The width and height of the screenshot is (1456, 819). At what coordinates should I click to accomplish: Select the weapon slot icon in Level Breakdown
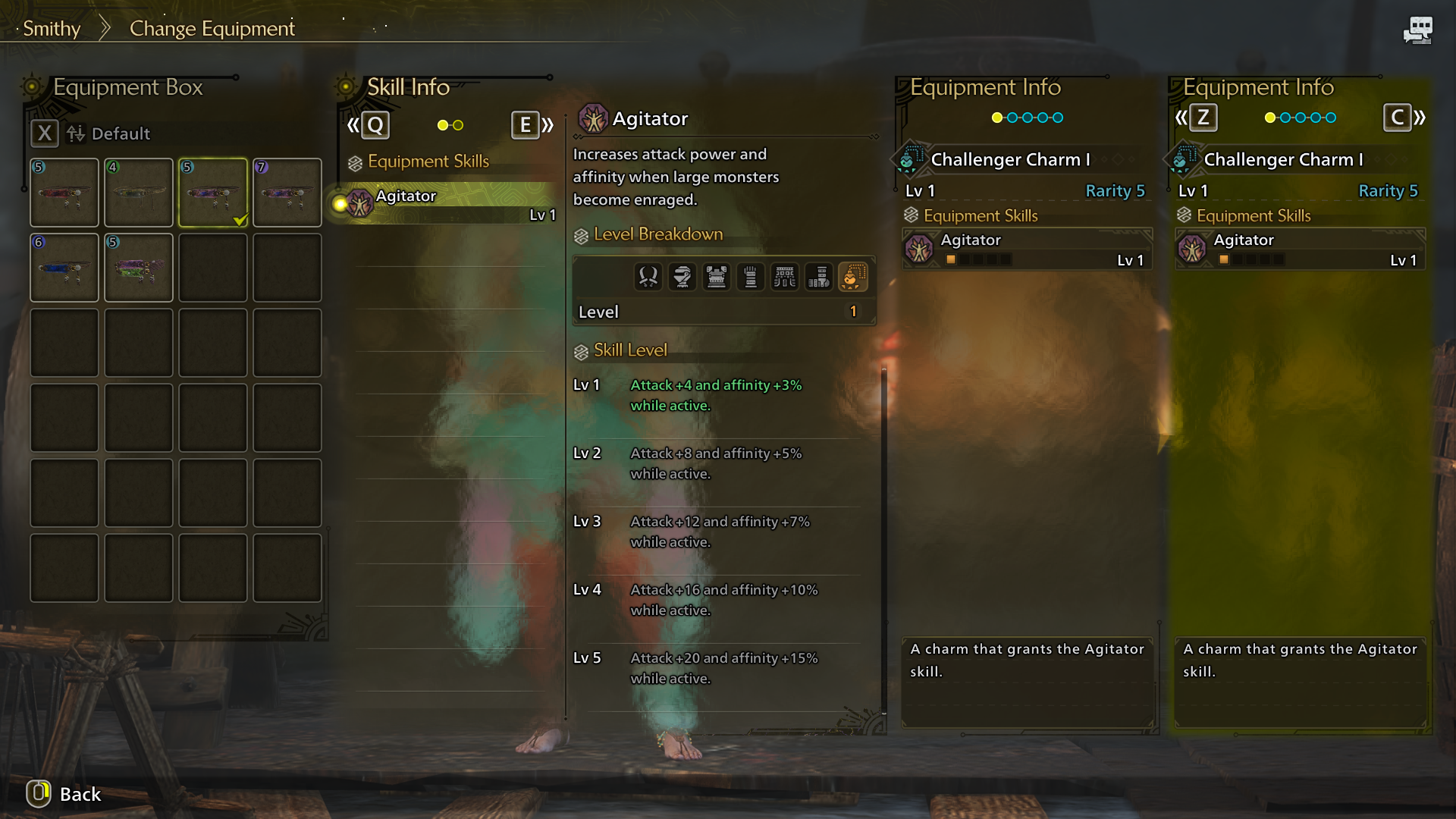tap(649, 277)
